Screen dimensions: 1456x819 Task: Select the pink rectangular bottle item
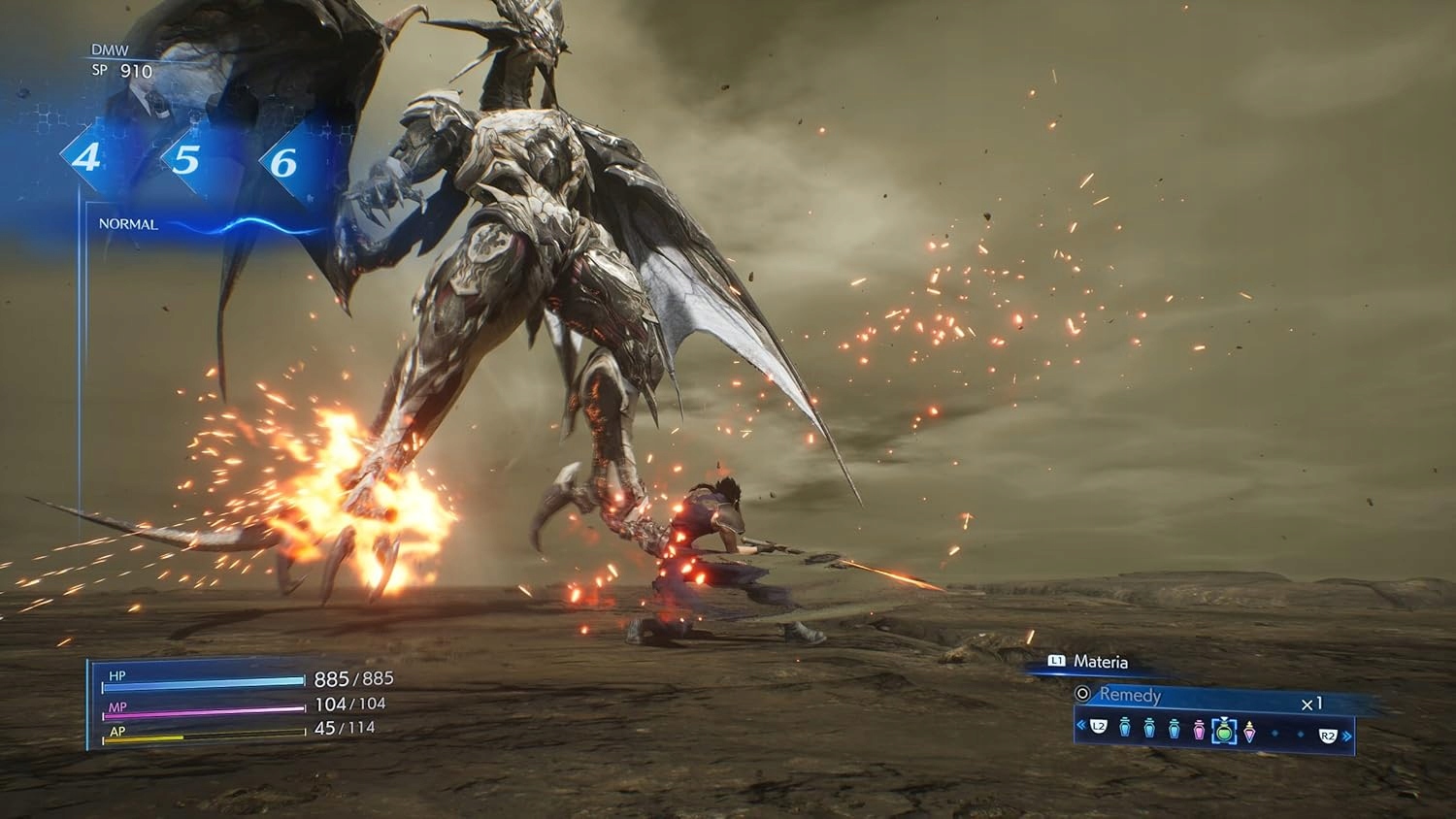point(1199,730)
